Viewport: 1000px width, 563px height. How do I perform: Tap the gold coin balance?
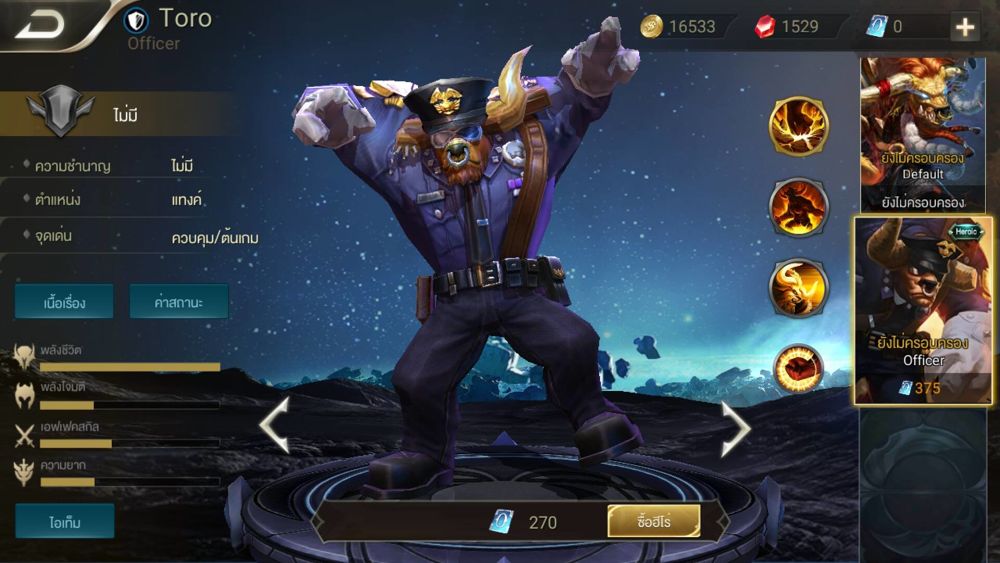click(x=681, y=27)
